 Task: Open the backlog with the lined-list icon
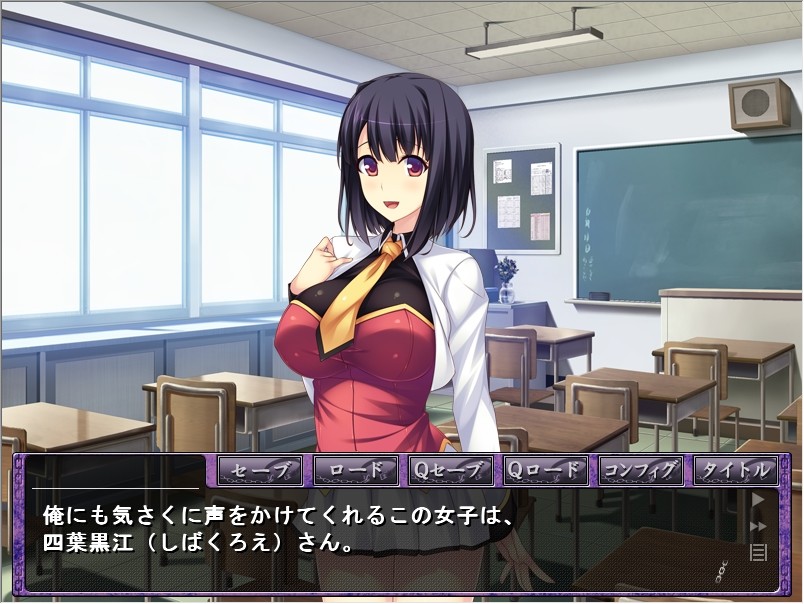[758, 551]
